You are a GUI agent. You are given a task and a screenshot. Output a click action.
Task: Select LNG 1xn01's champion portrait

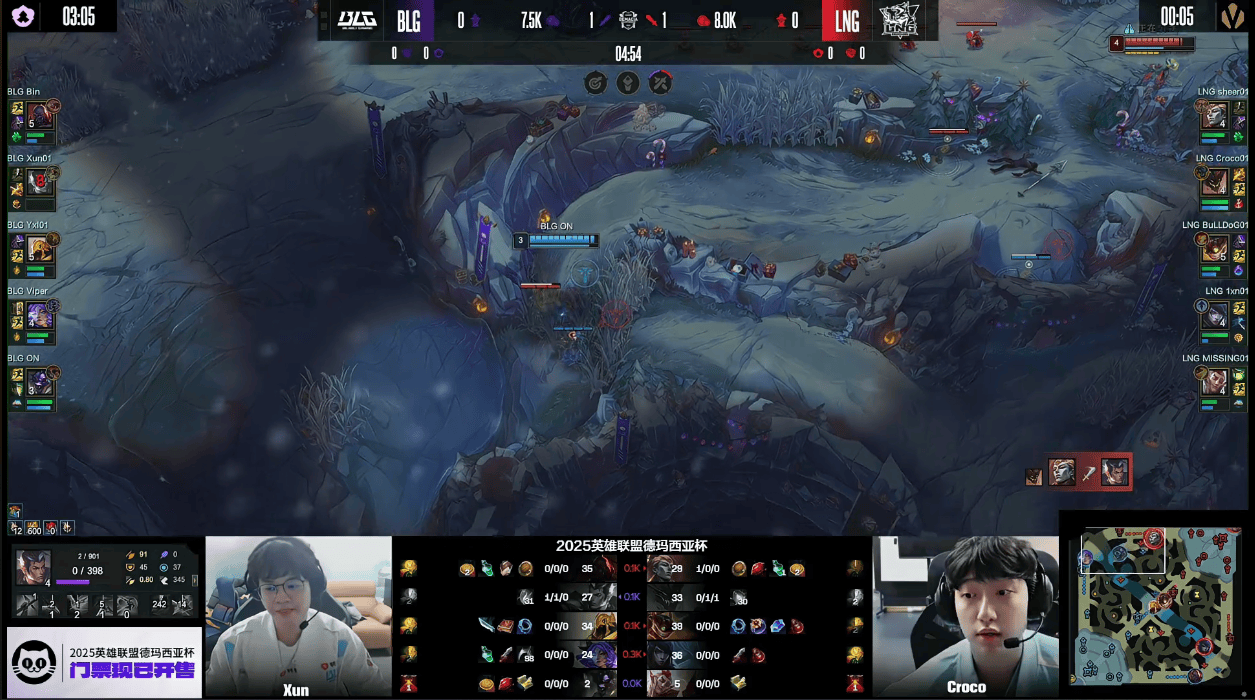(1214, 314)
